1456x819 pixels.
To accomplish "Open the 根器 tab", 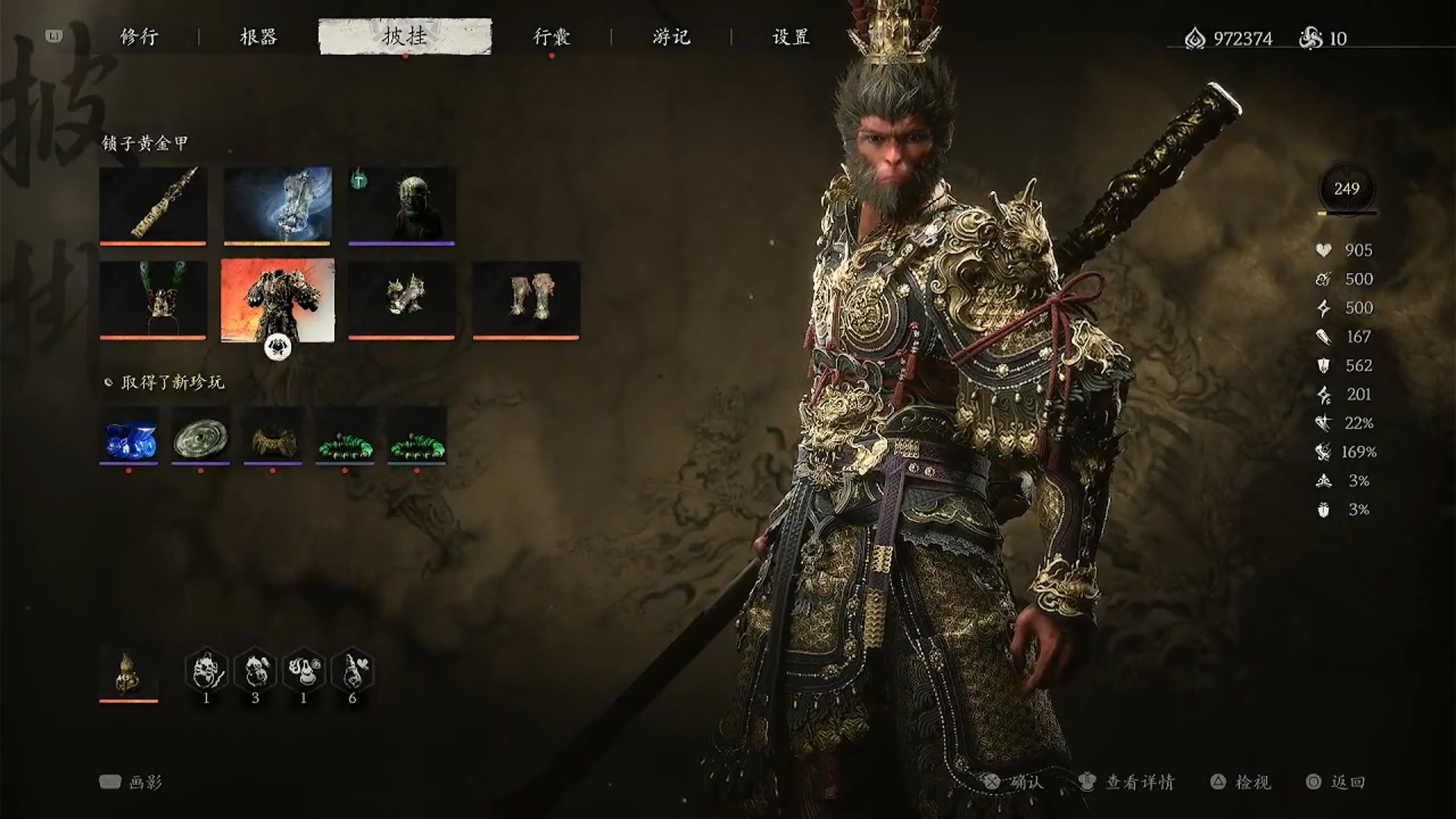I will (x=259, y=36).
